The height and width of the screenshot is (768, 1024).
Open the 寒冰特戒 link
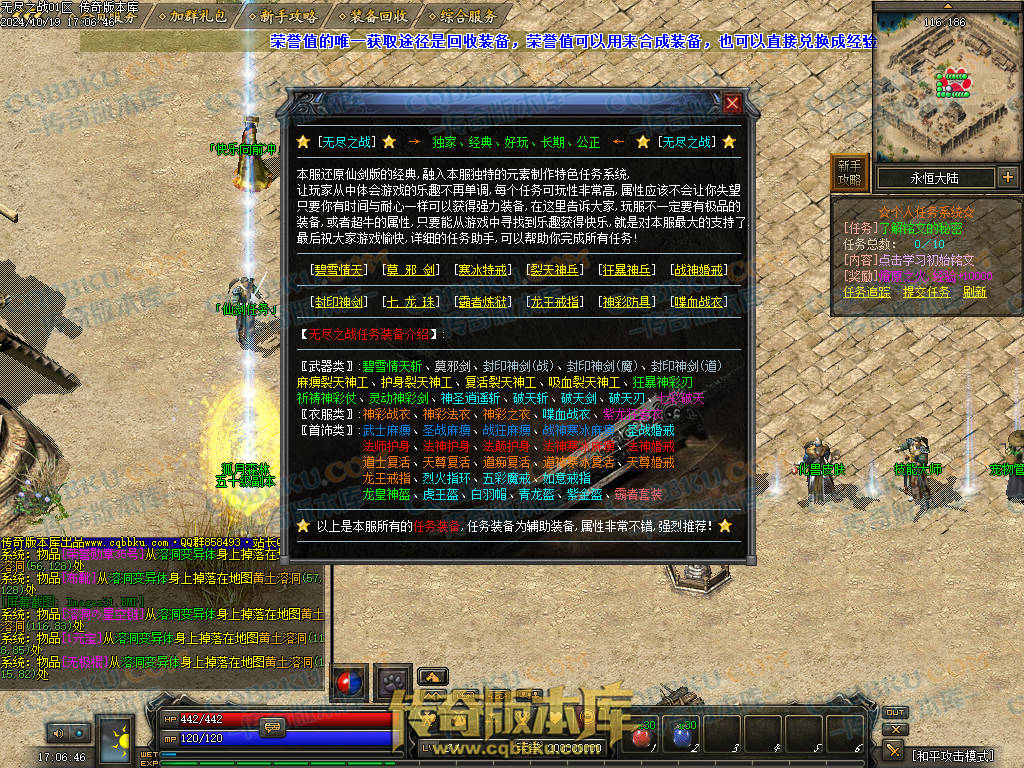(484, 269)
